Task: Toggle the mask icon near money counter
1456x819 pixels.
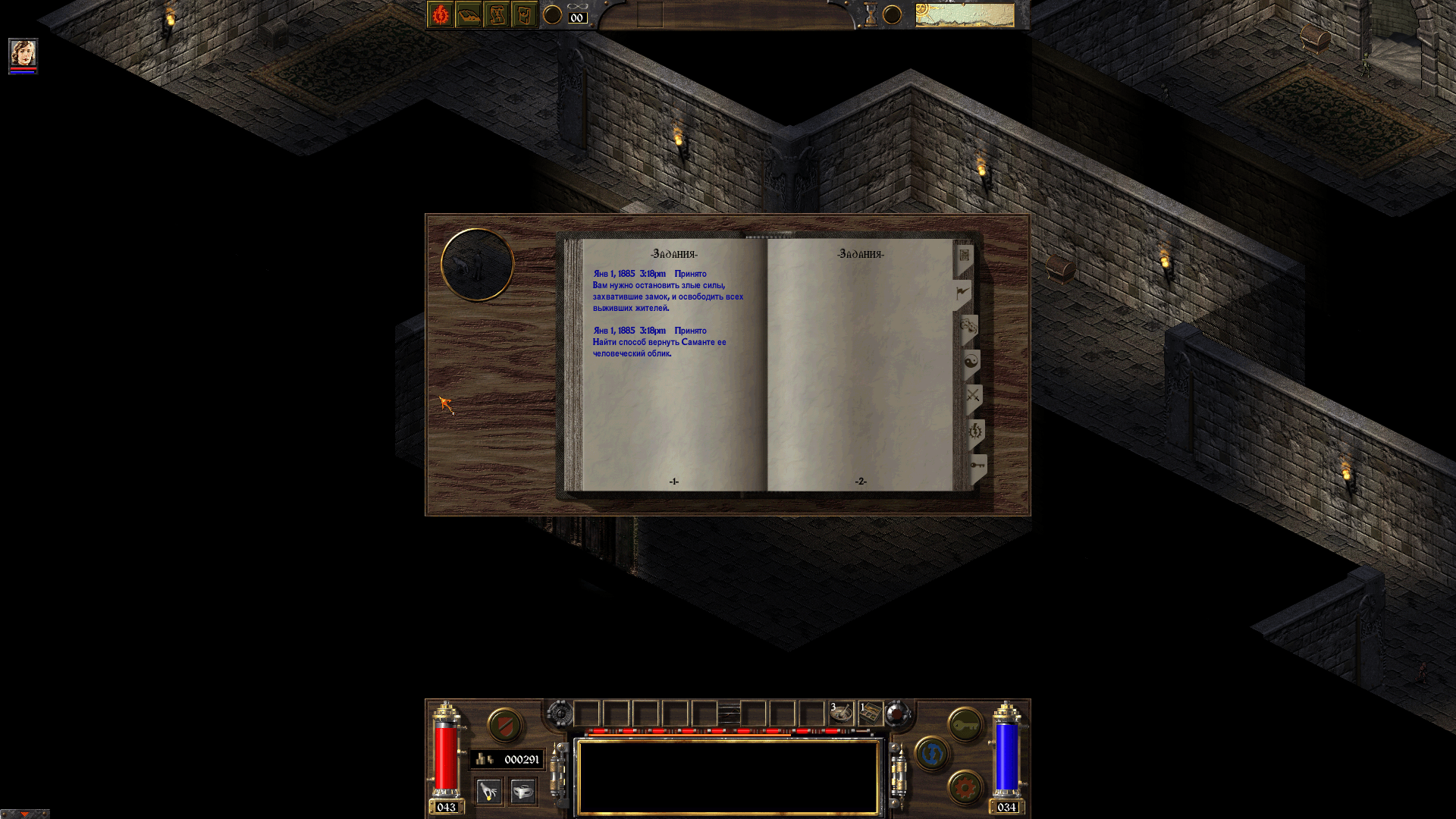Action: pos(523,792)
